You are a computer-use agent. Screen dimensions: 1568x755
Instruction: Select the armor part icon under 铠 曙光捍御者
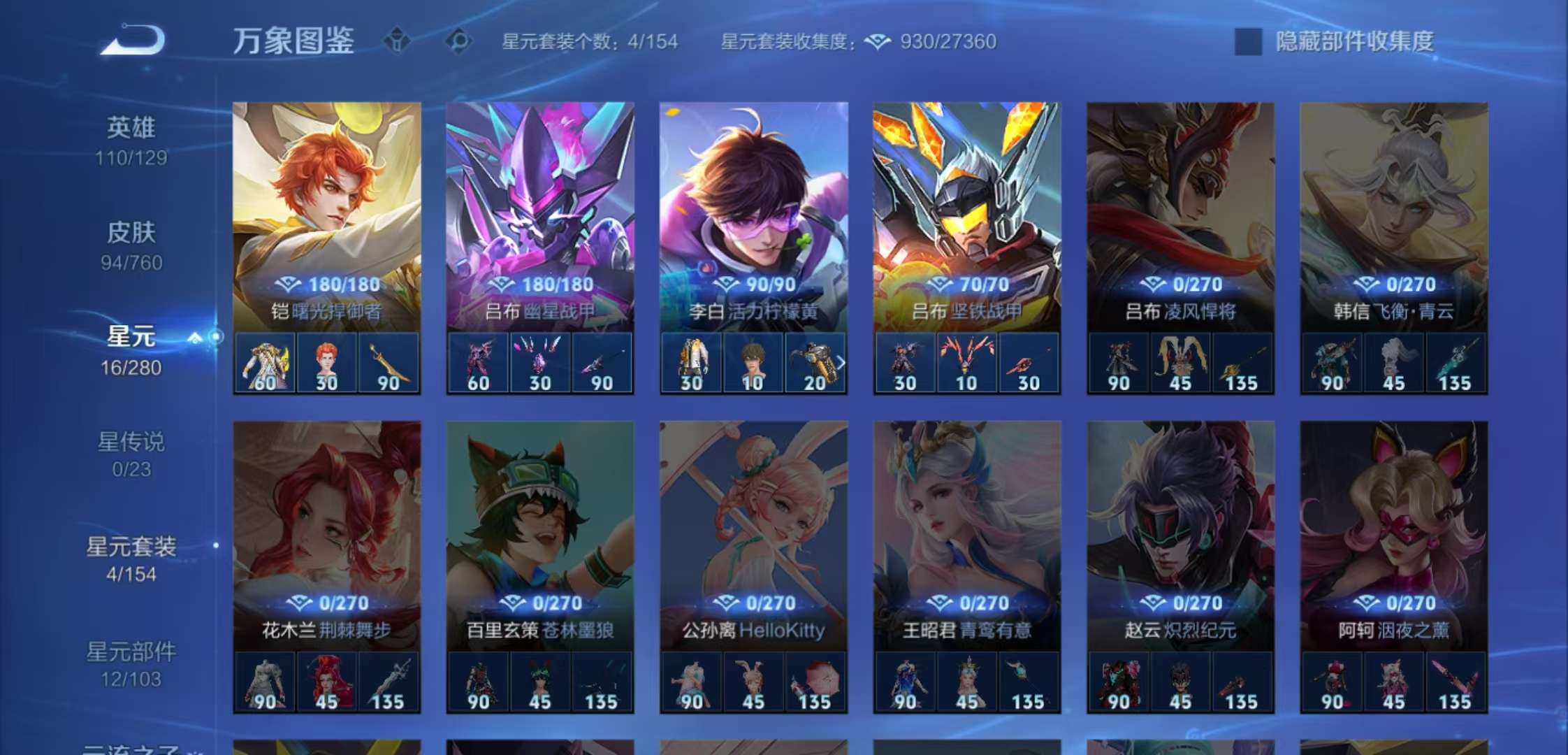(266, 361)
